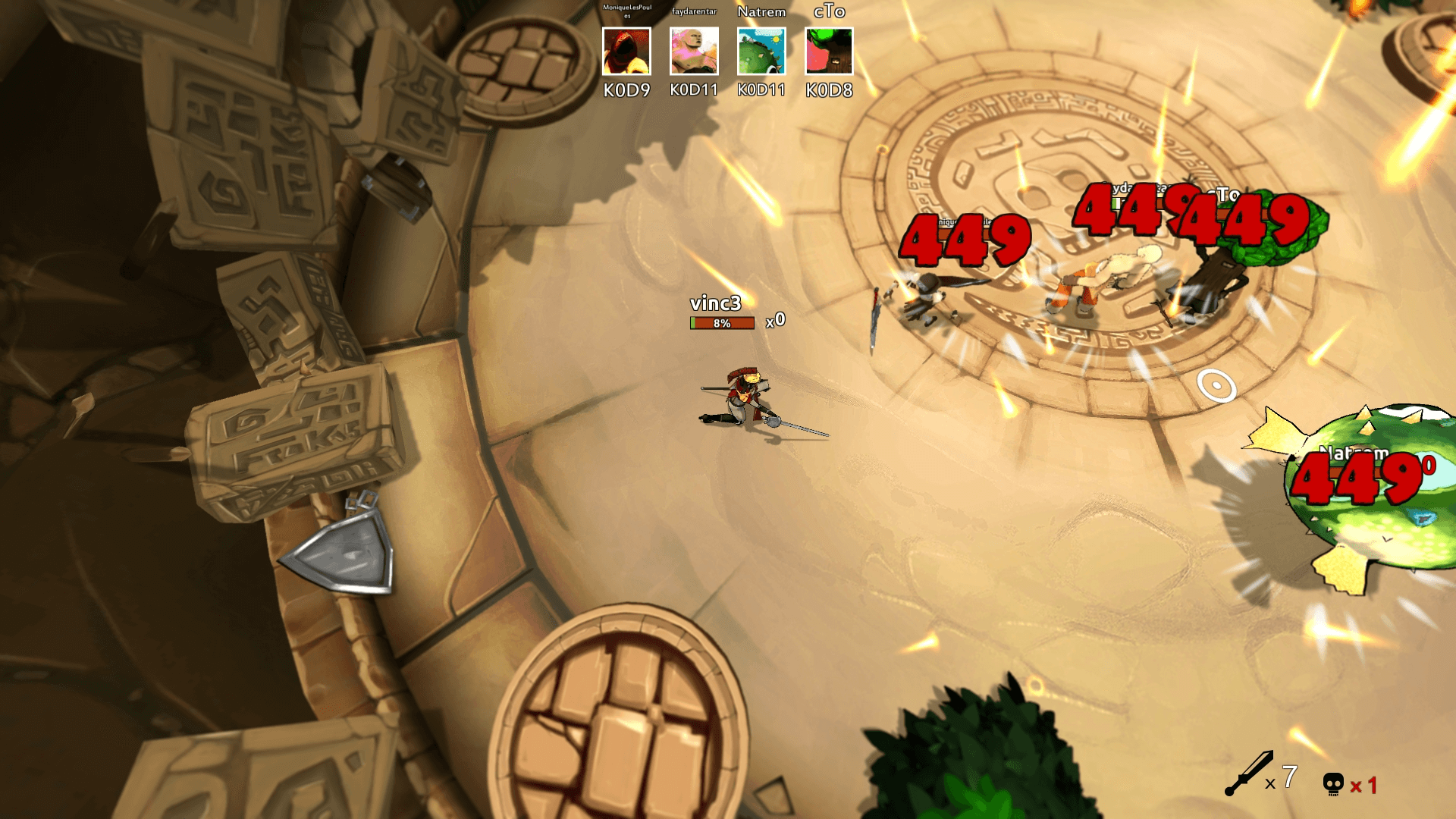Click the skull death counter icon

tap(1333, 784)
